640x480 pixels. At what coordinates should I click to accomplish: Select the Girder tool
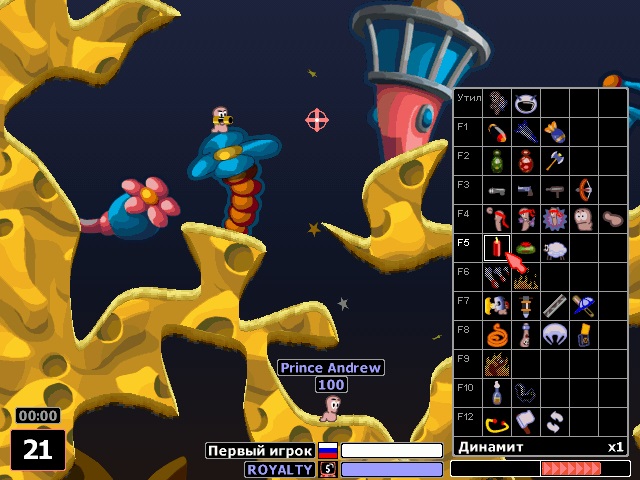tap(555, 305)
